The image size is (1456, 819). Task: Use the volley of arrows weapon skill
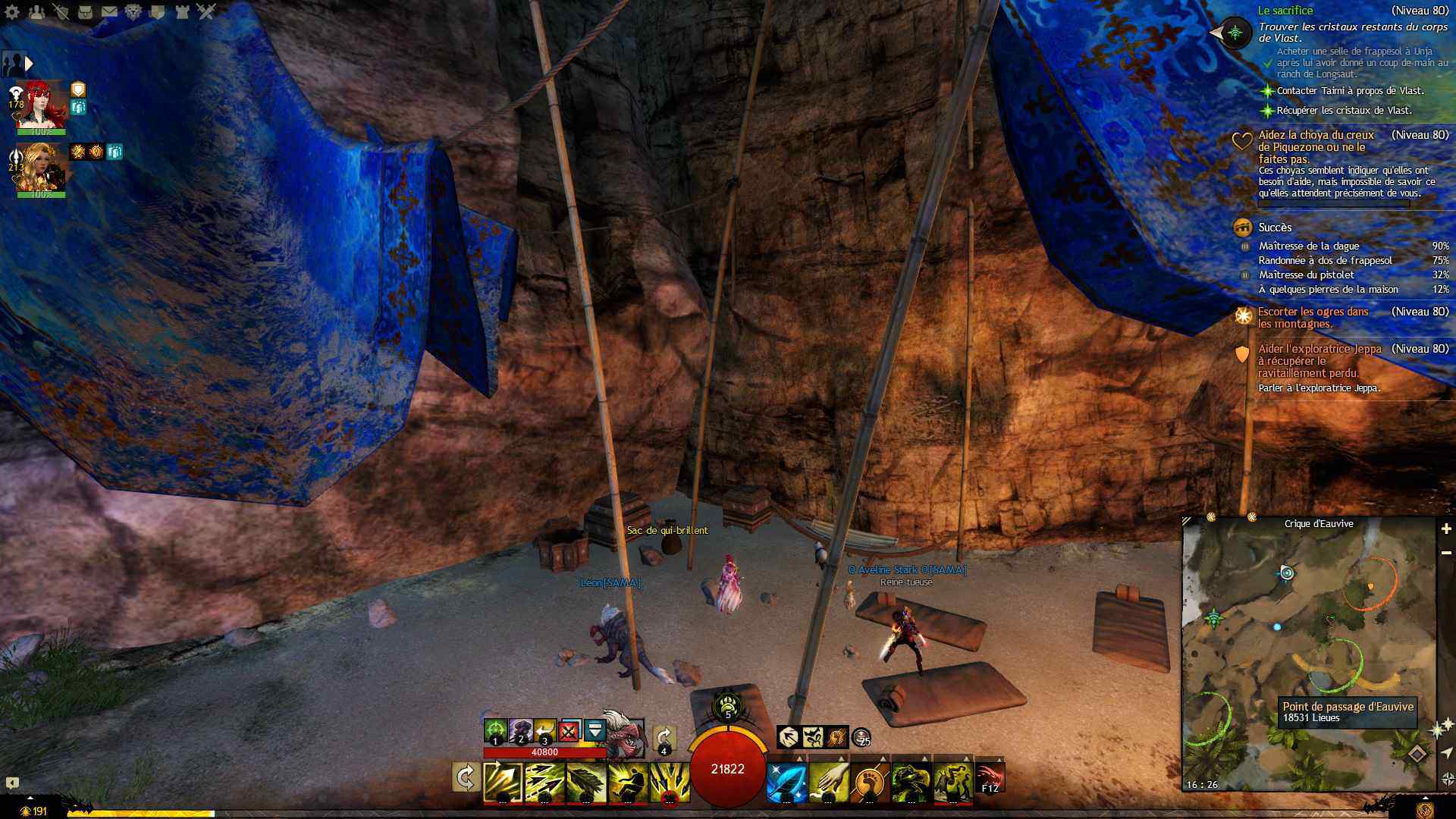point(544,783)
